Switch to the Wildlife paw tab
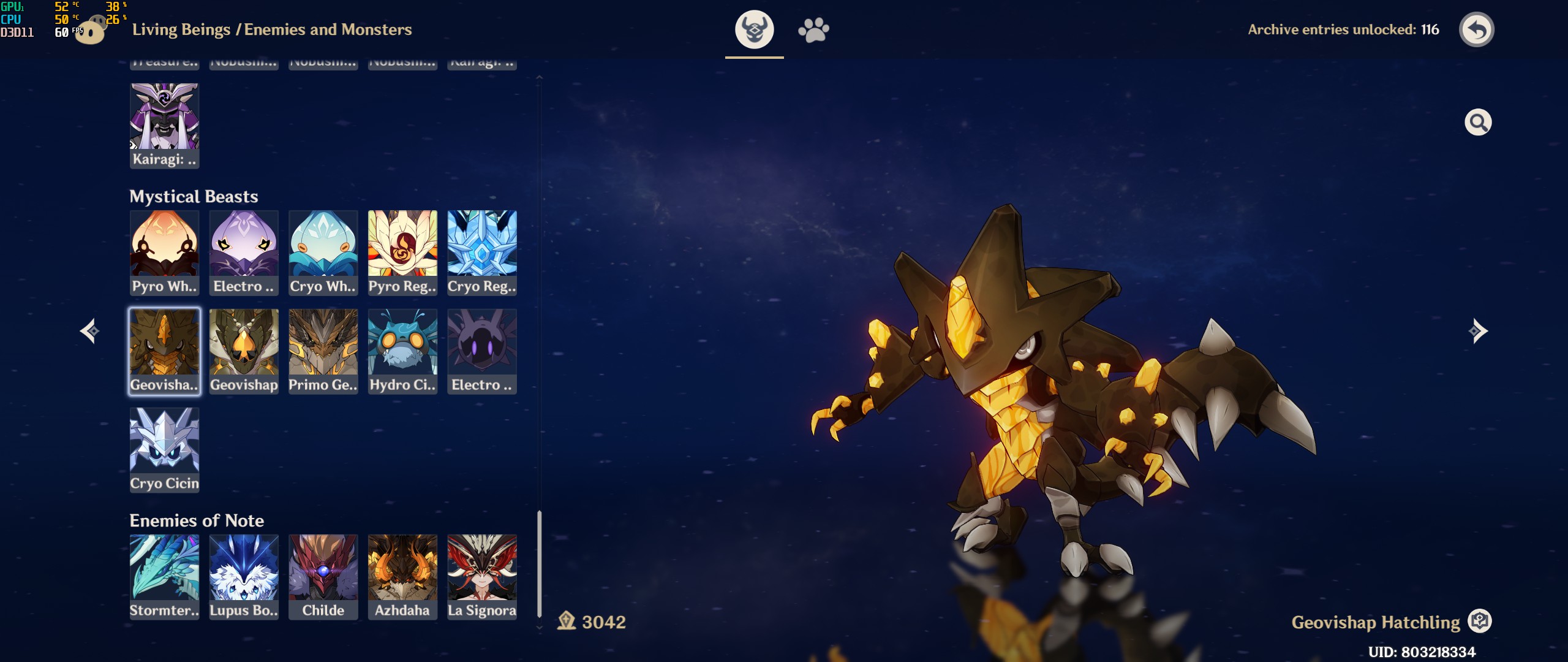The height and width of the screenshot is (662, 1568). point(813,29)
